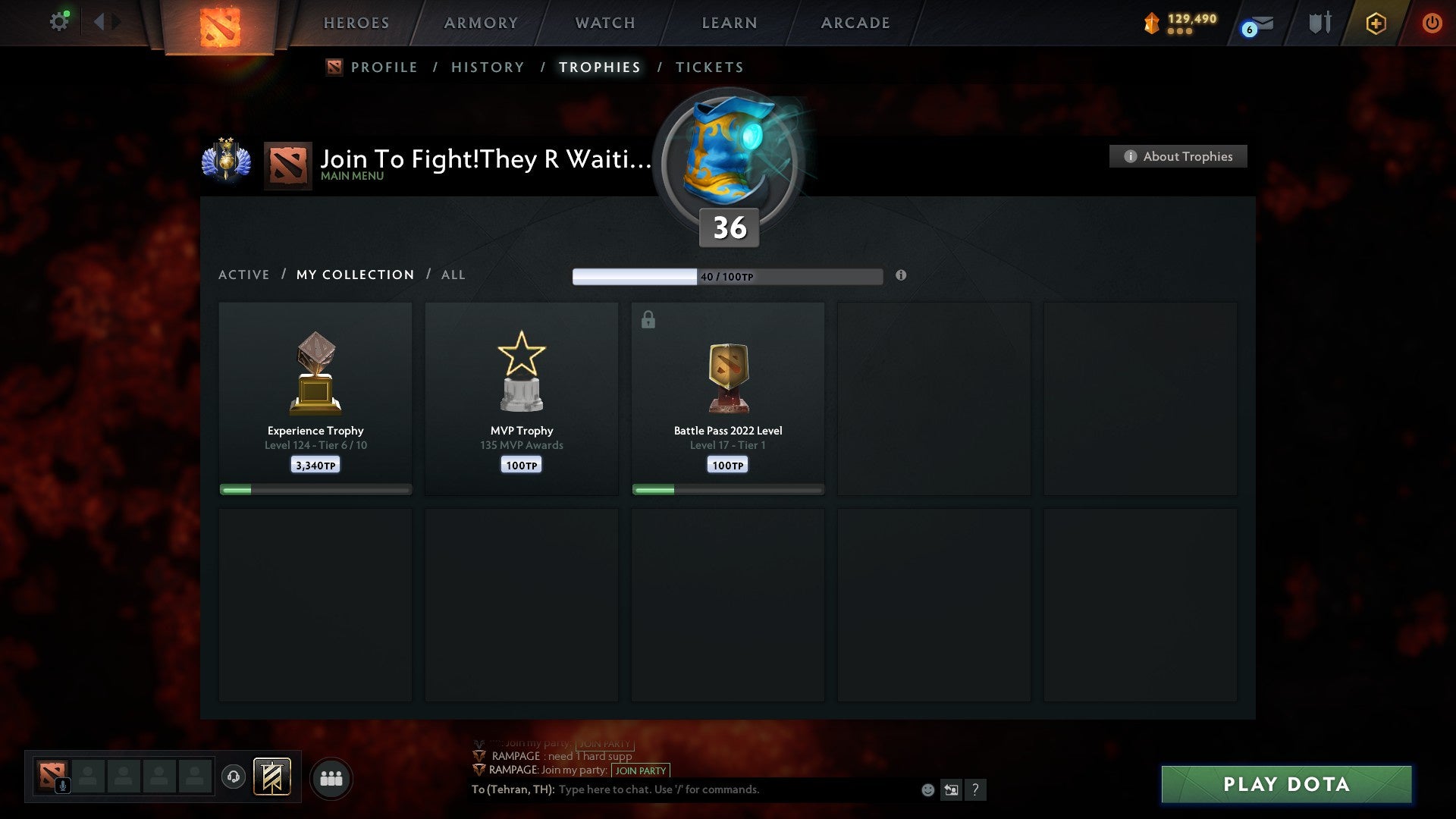Click the About Trophies button

[x=1178, y=156]
